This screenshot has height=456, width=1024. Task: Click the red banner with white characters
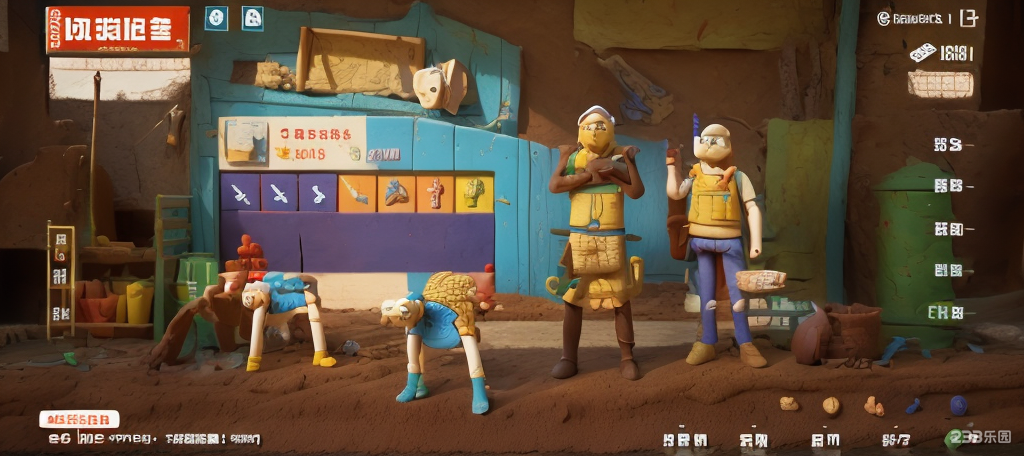tap(117, 29)
